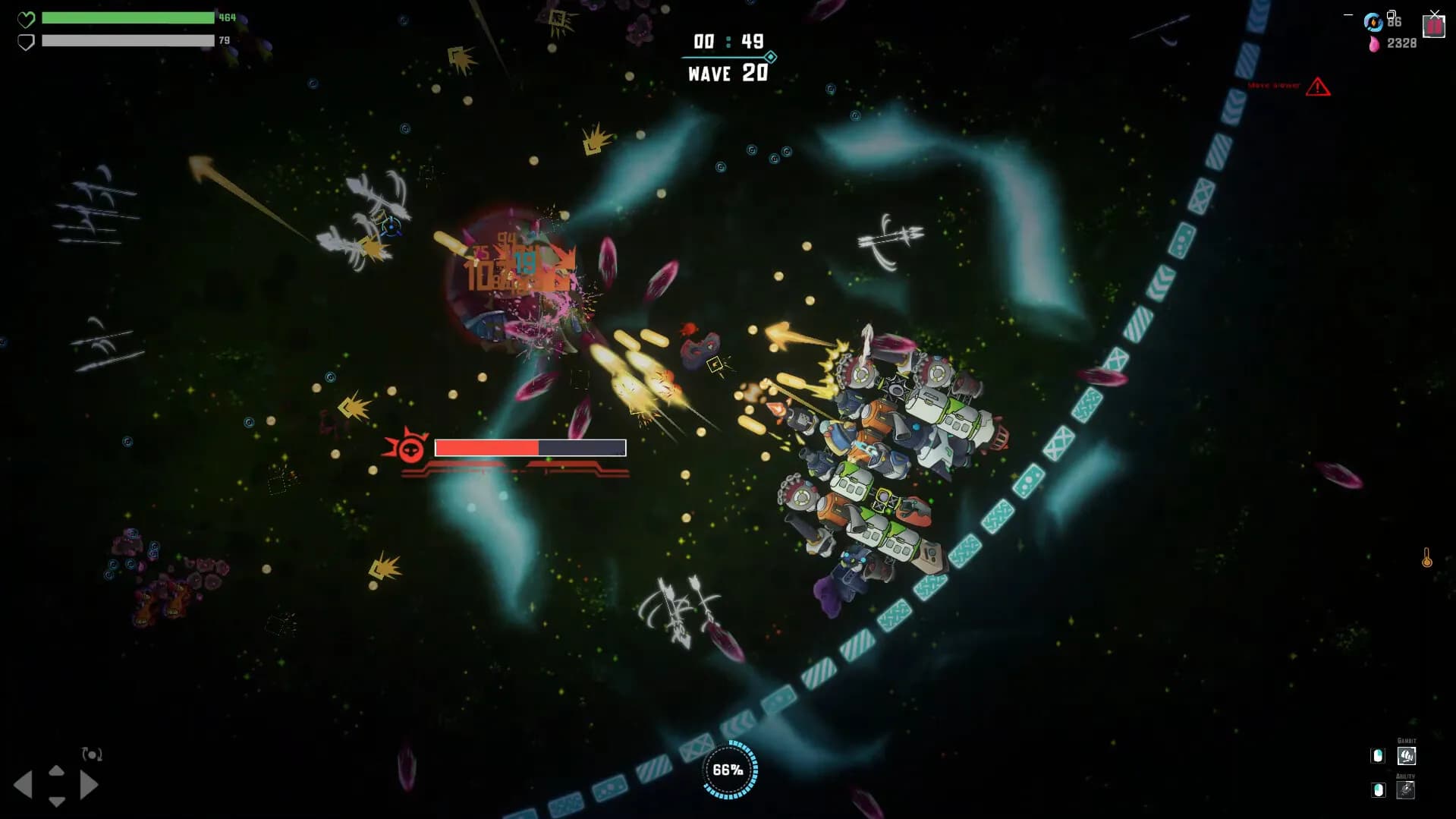Select the down arrow movement control

56,801
